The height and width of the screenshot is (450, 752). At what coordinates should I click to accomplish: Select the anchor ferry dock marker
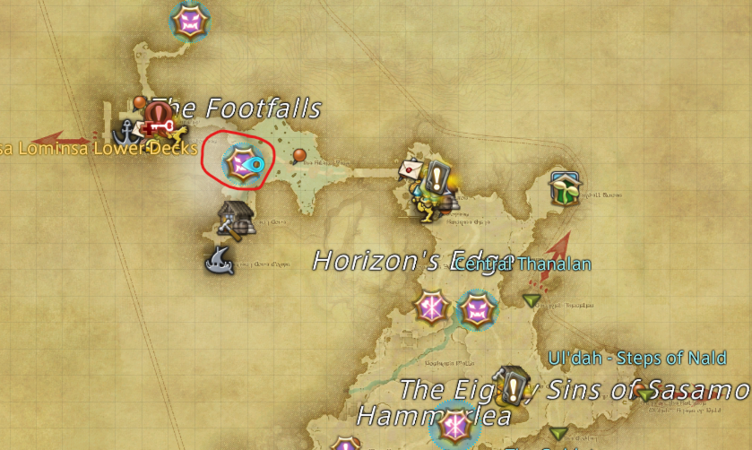[x=128, y=131]
